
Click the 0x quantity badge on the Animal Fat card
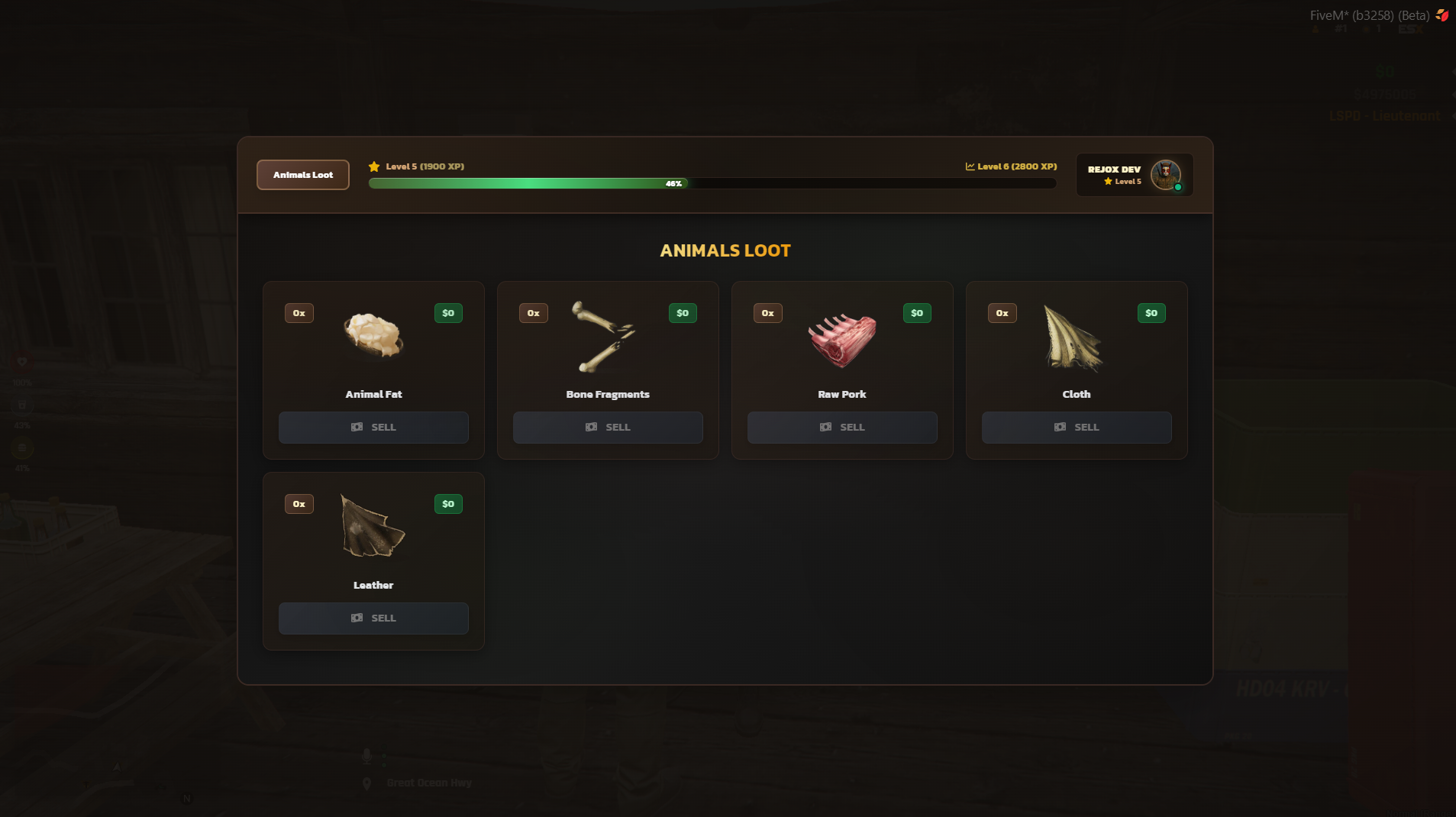click(x=299, y=312)
